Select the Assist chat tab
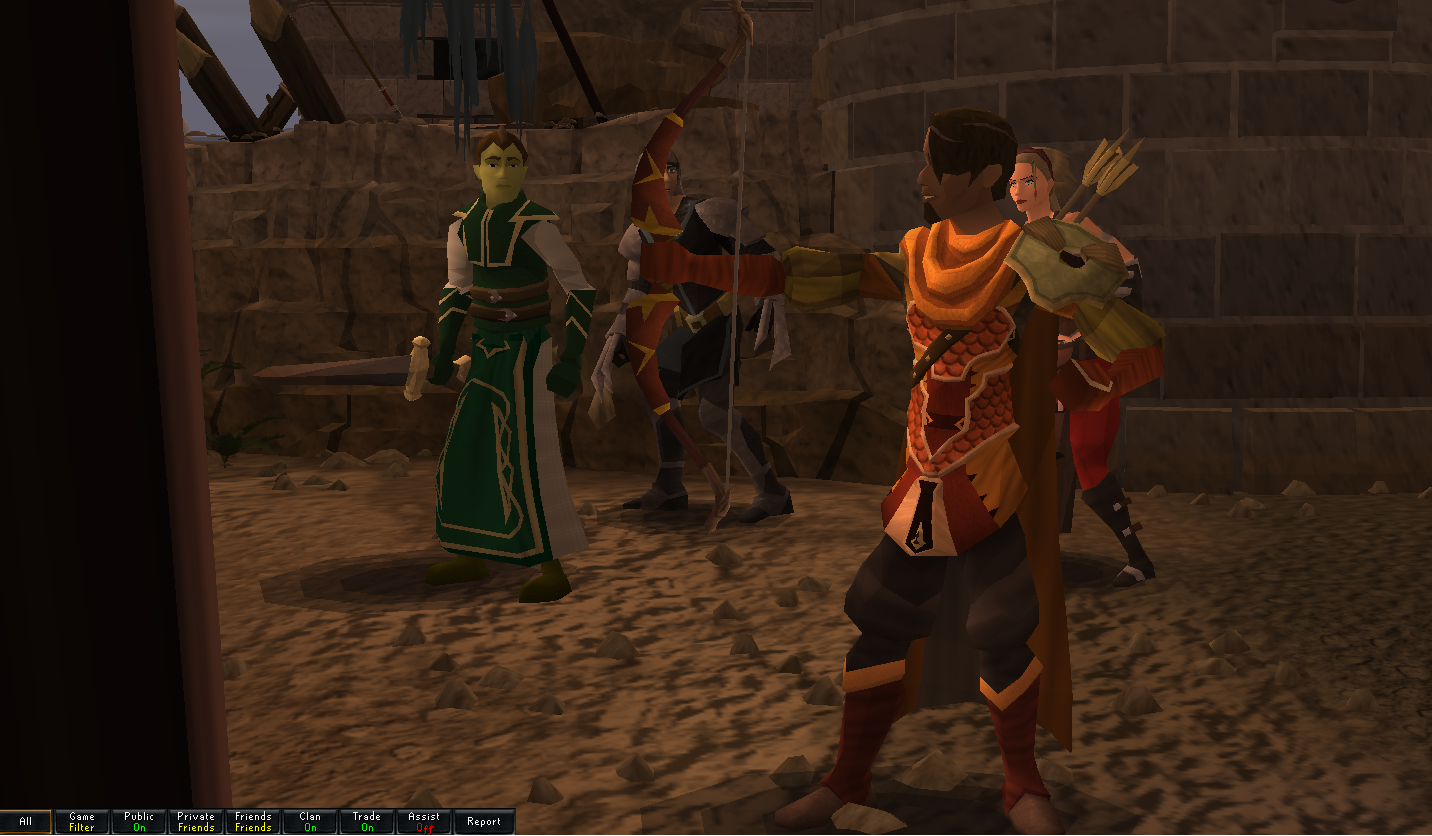Image resolution: width=1432 pixels, height=836 pixels. [424, 822]
